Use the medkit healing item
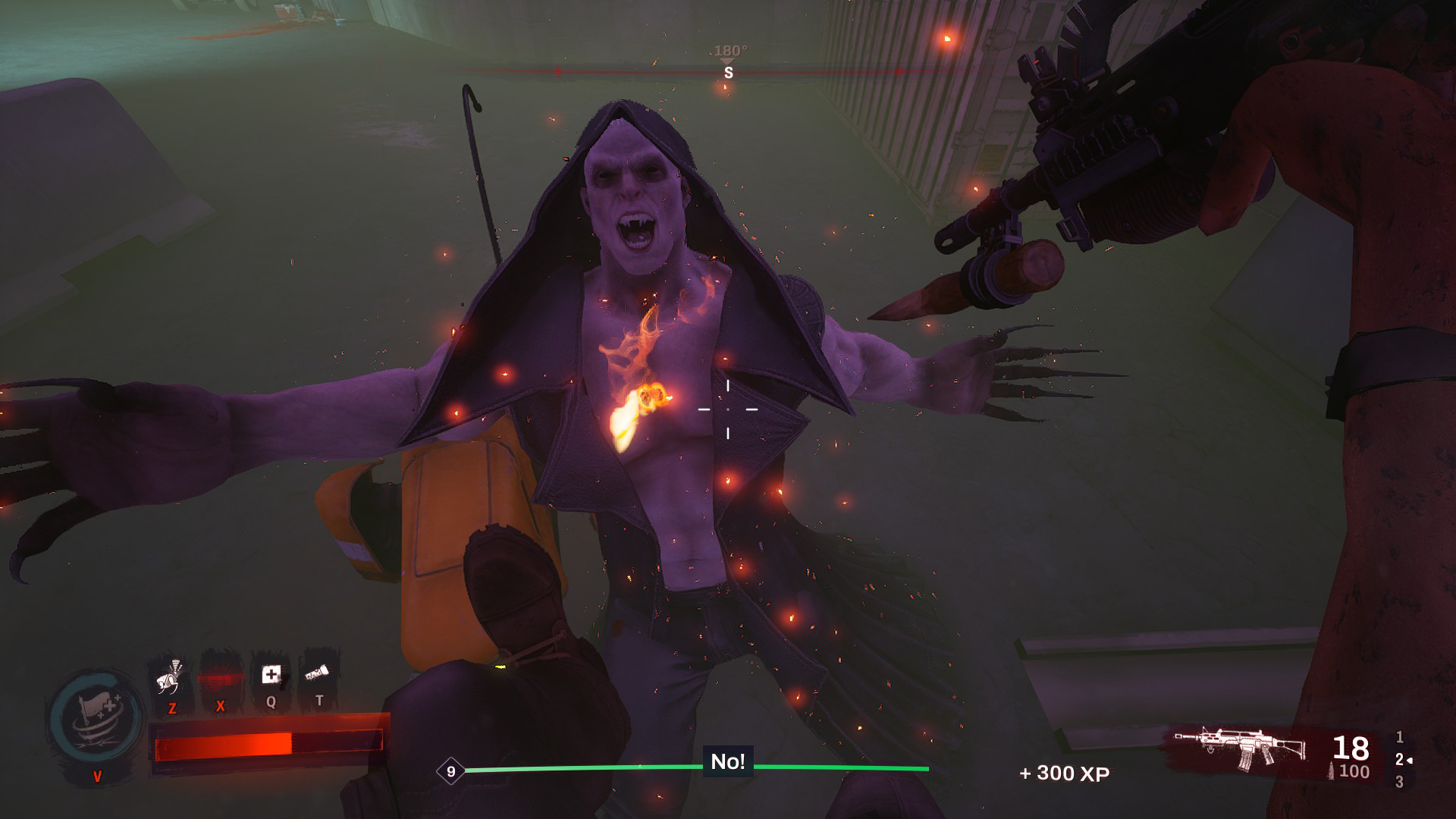This screenshot has width=1456, height=819. [x=271, y=673]
